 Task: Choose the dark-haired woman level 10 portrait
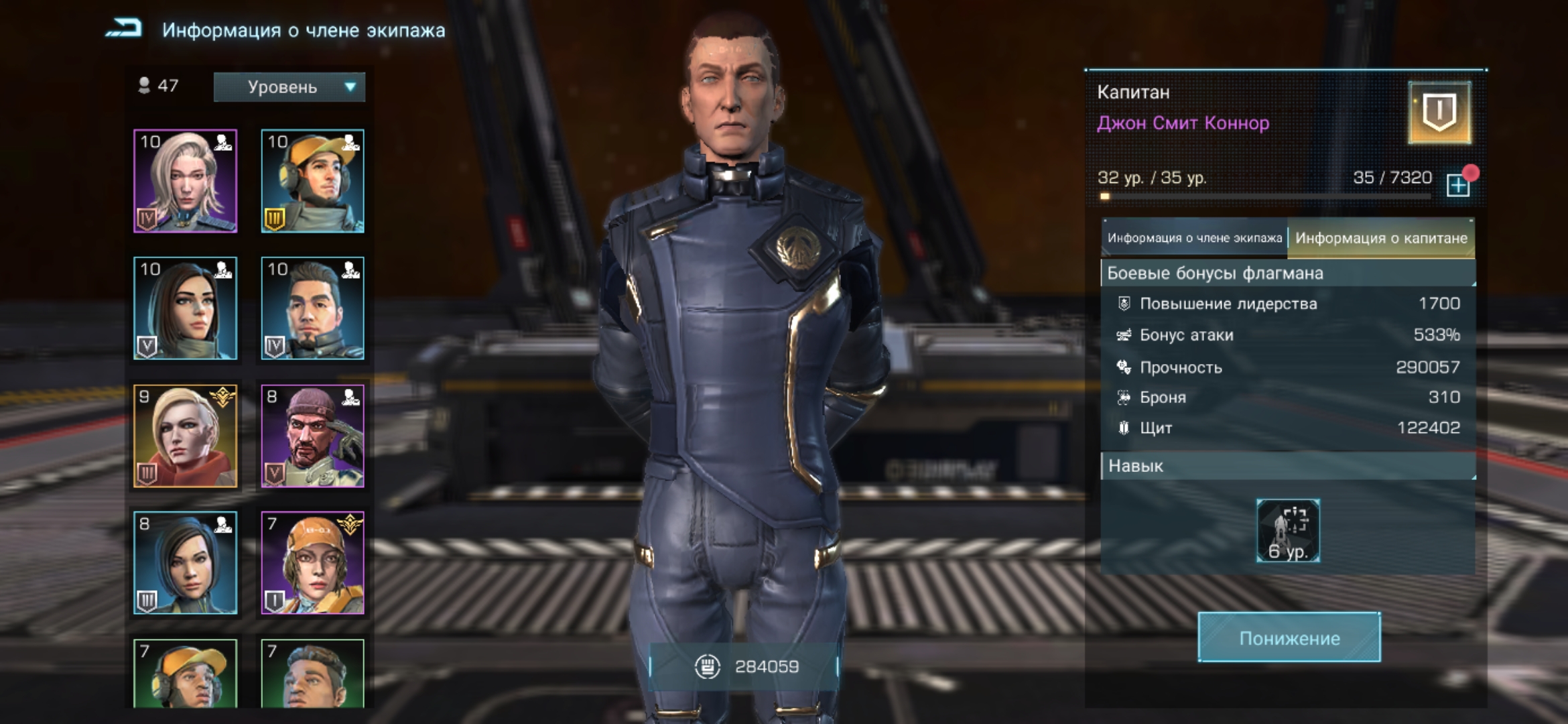pyautogui.click(x=186, y=308)
